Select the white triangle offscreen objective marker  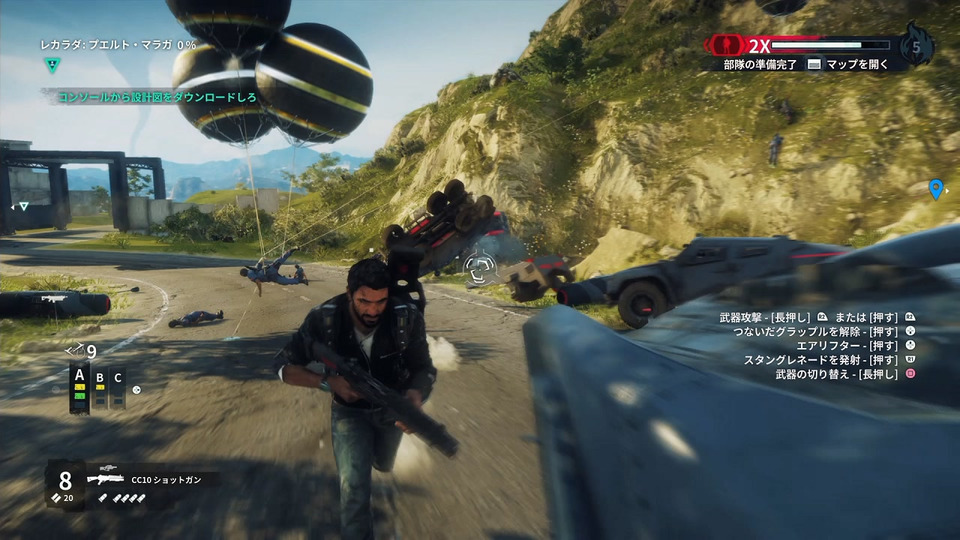23,206
